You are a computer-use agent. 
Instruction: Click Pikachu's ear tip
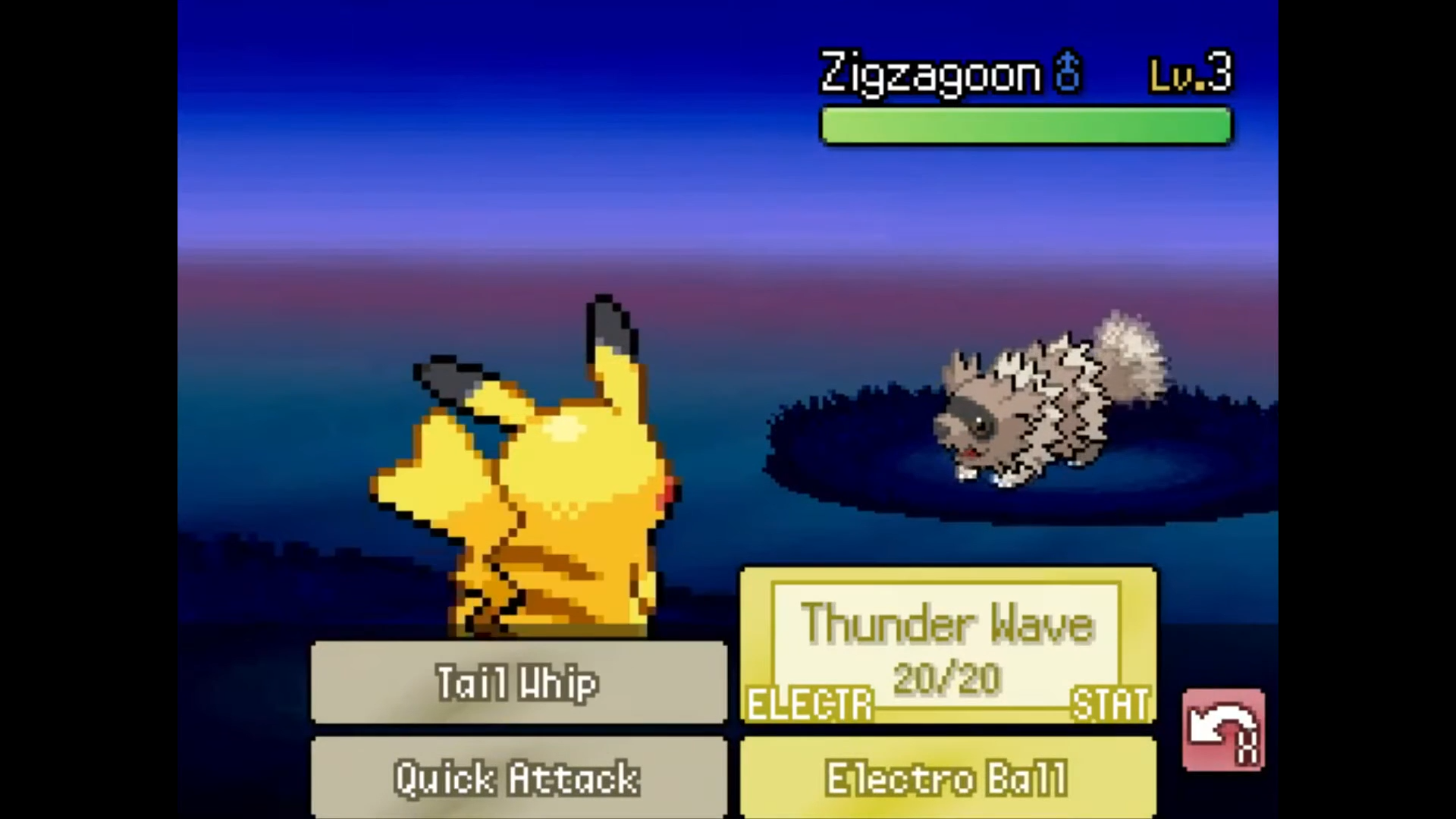coord(607,311)
